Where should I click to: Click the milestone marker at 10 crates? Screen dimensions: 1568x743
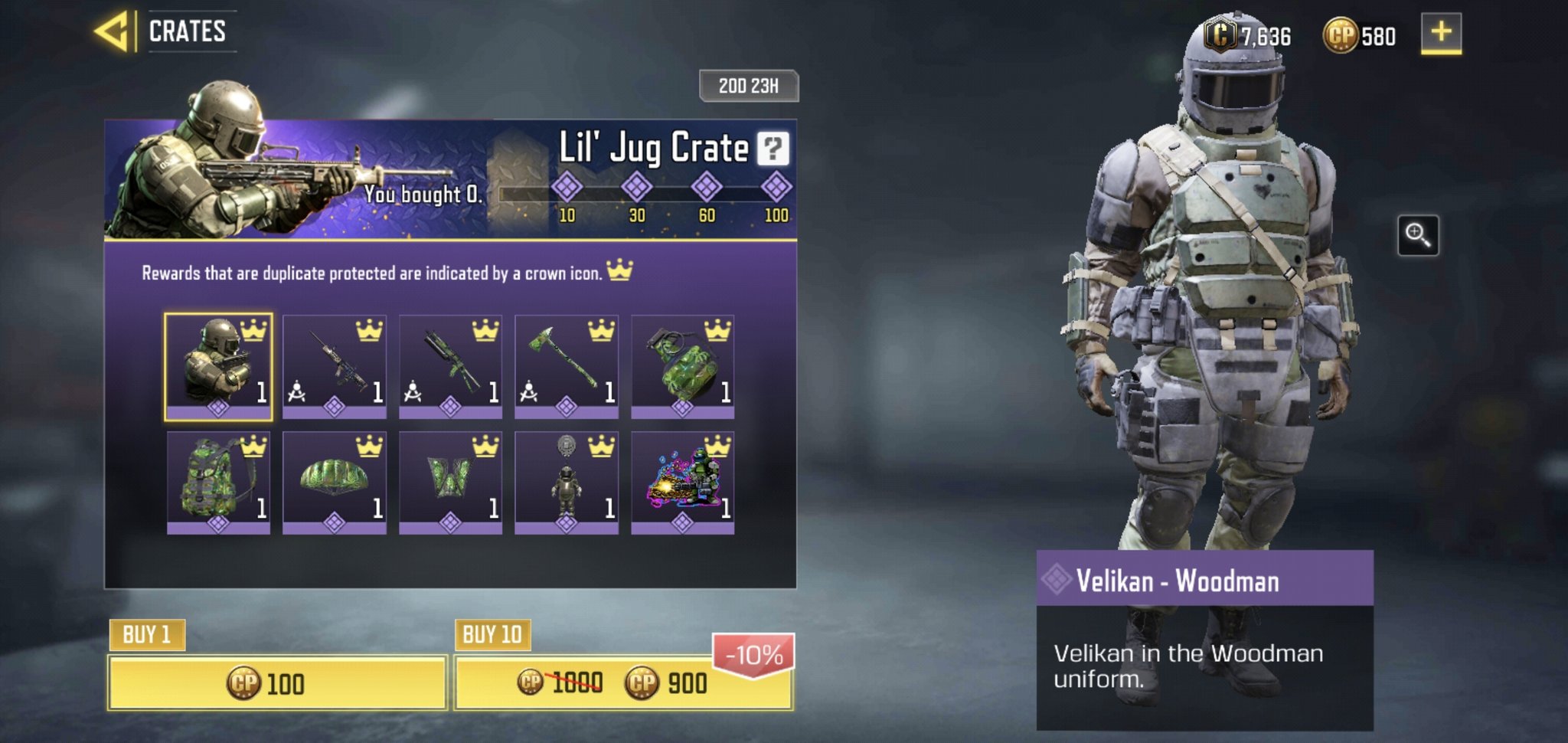(568, 187)
